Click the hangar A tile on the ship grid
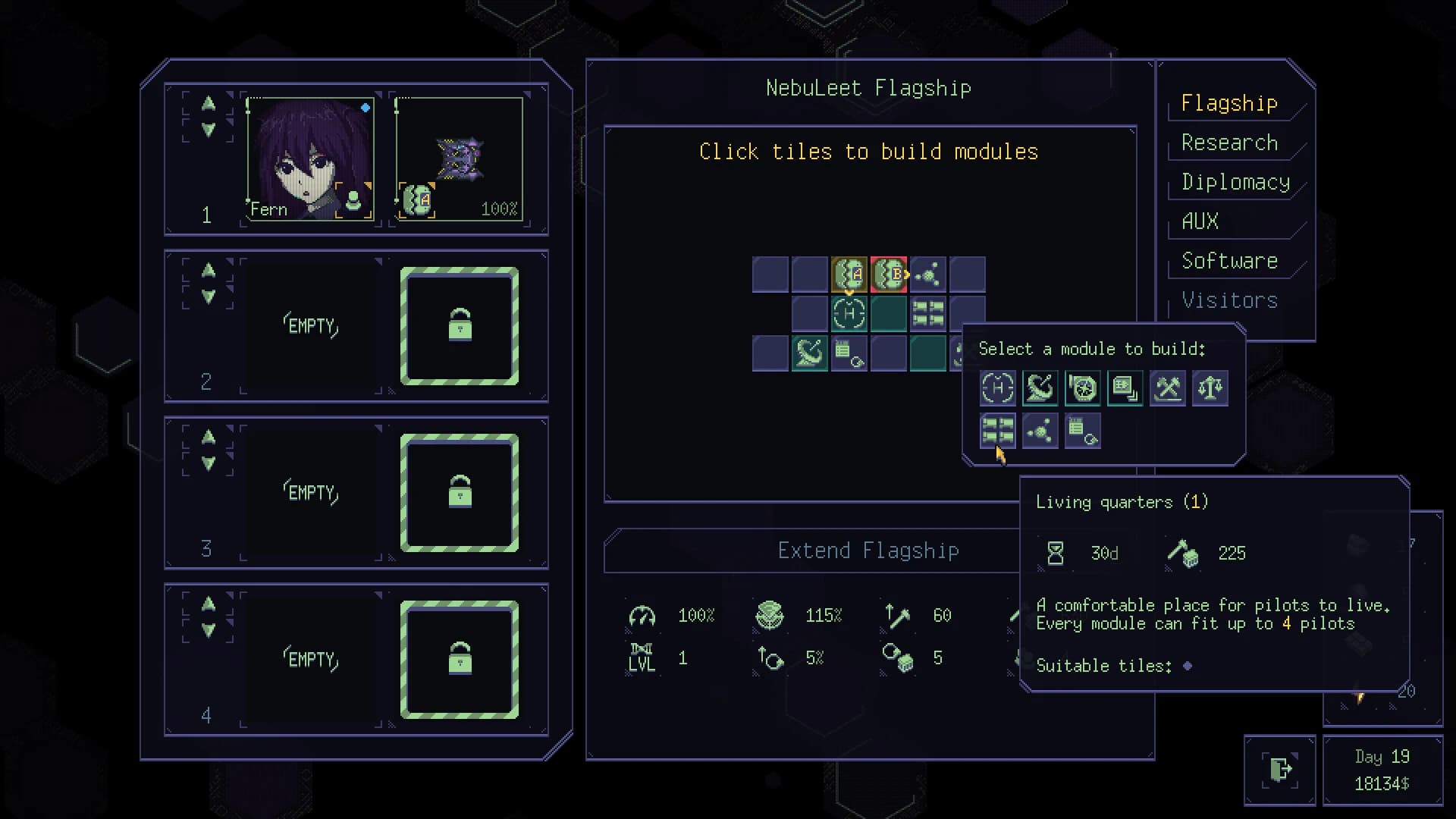1456x819 pixels. tap(849, 274)
